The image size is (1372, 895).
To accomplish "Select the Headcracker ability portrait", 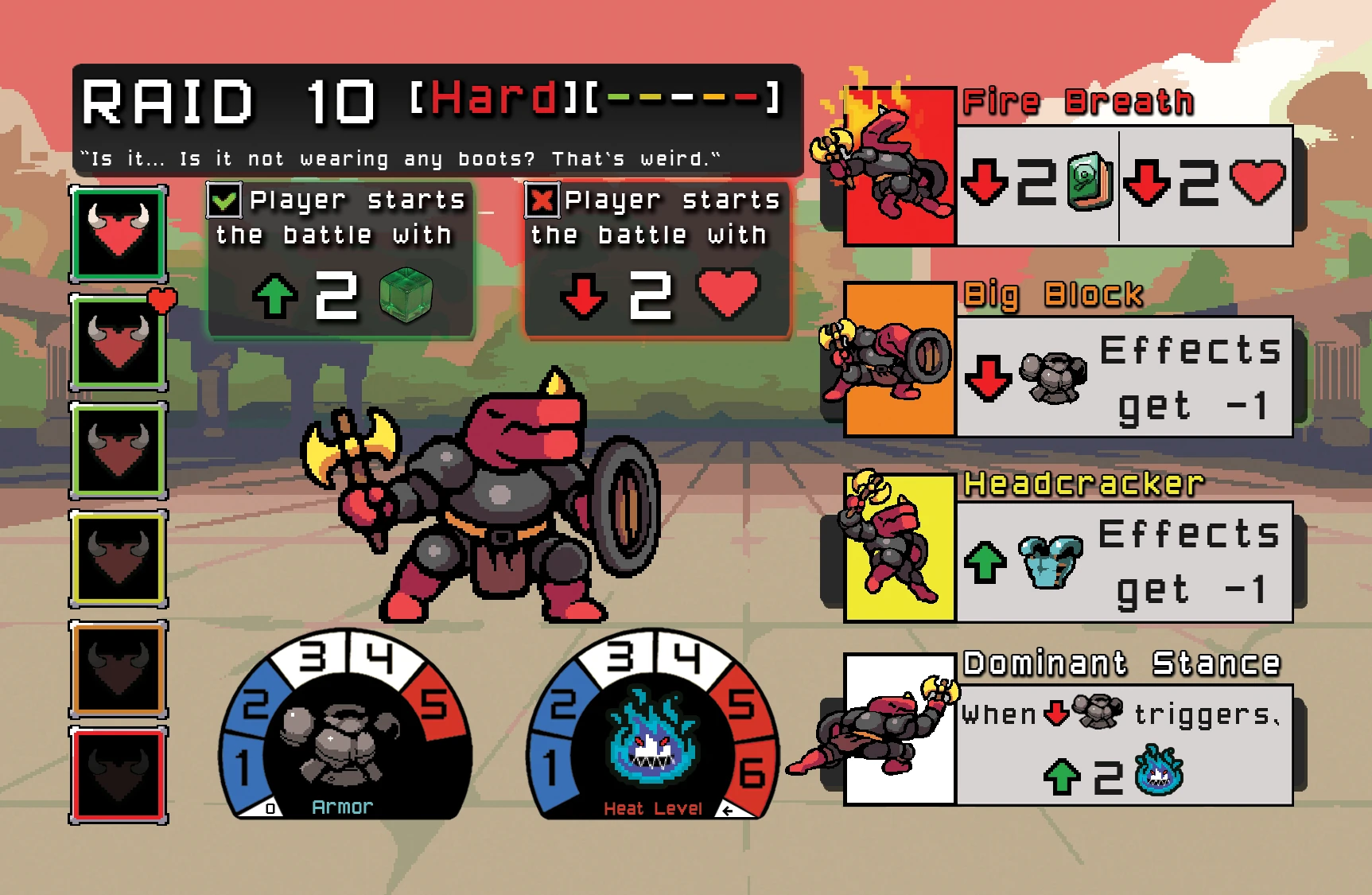I will (899, 549).
